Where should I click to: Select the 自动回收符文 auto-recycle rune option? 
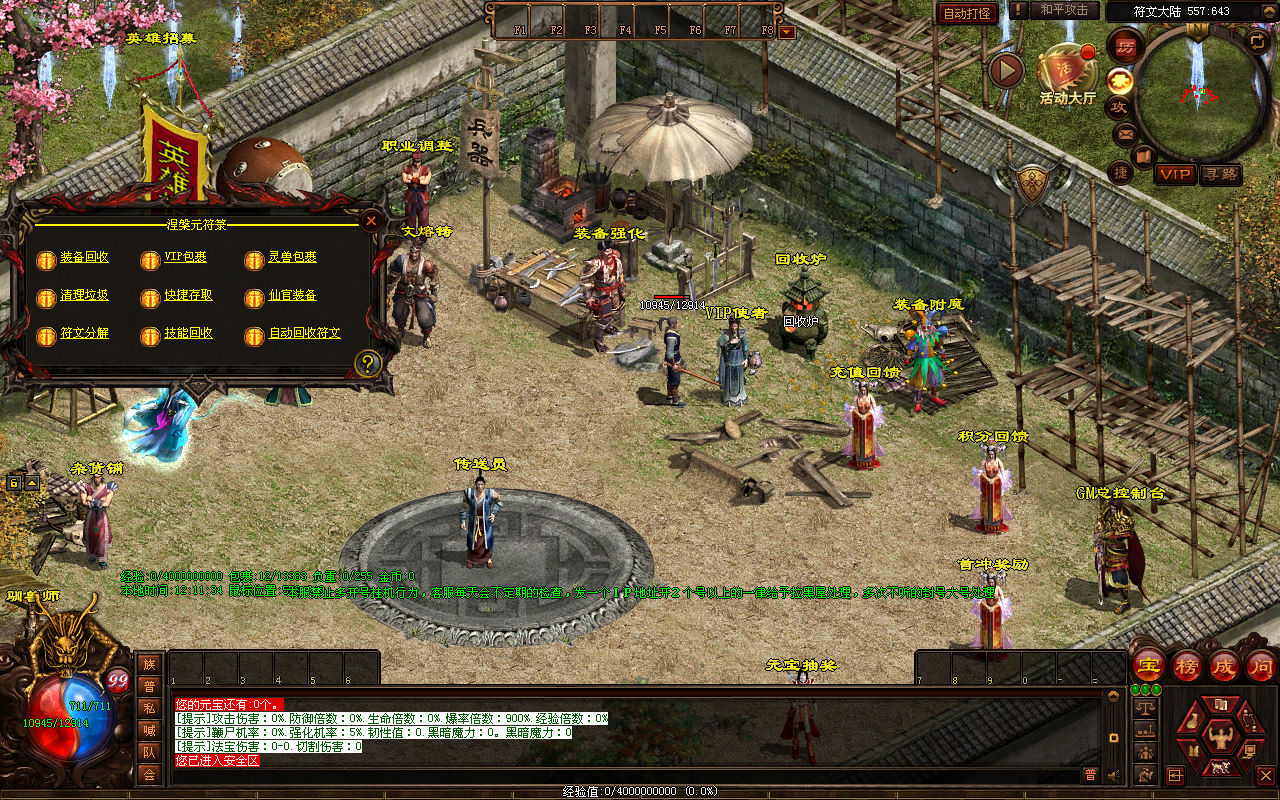[x=304, y=334]
